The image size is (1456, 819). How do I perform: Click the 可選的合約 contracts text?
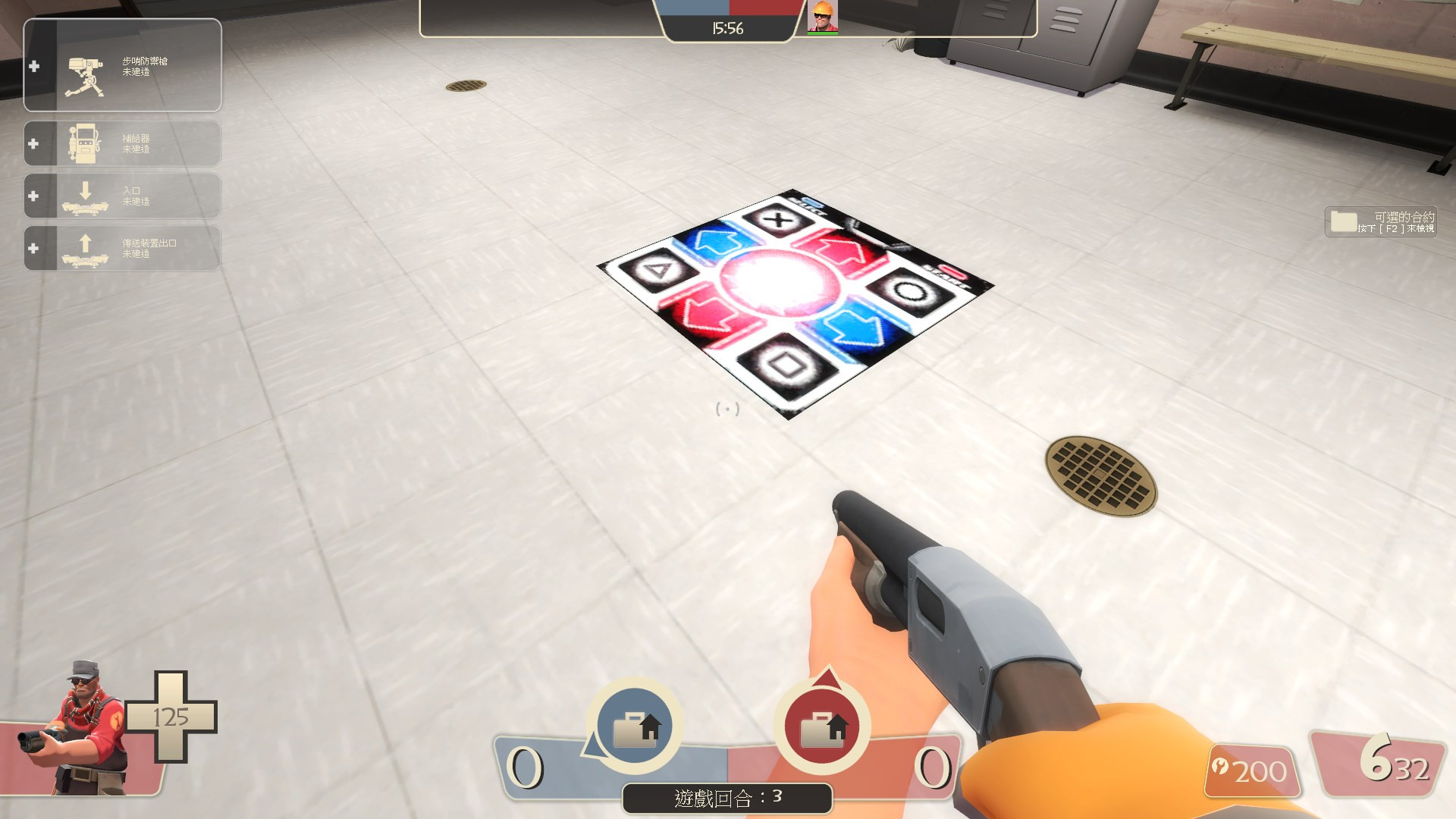click(1407, 215)
